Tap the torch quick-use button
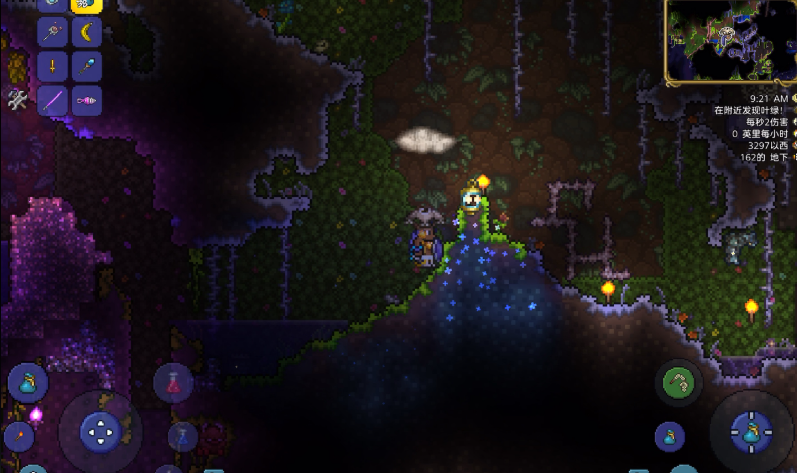 pos(19,437)
